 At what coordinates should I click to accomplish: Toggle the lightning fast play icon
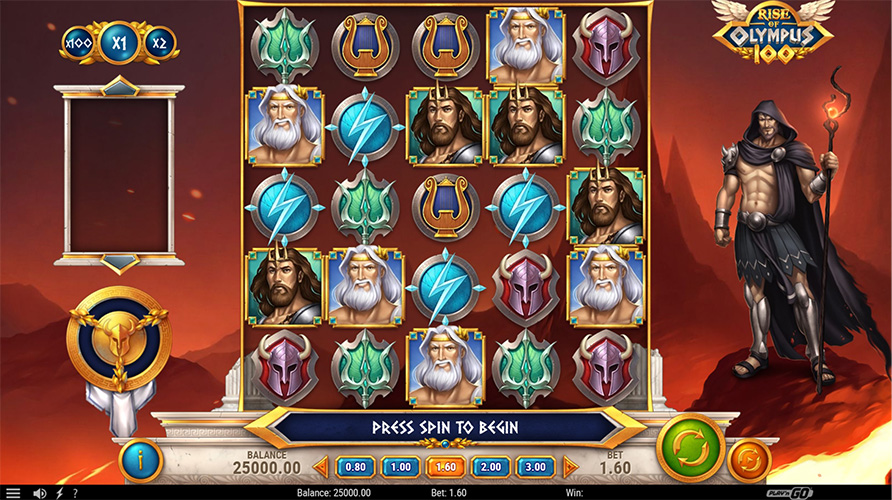coord(59,493)
